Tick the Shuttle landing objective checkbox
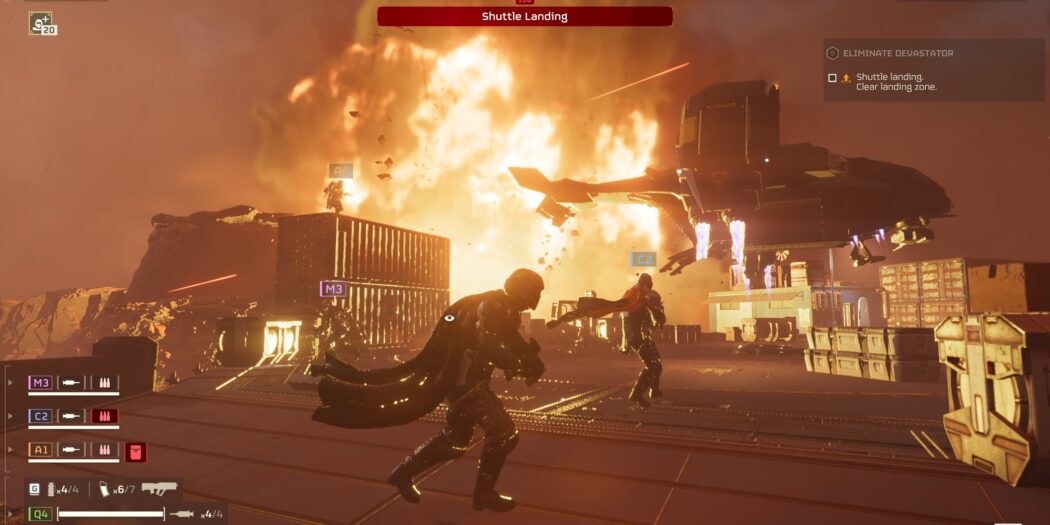1050x525 pixels. (832, 78)
